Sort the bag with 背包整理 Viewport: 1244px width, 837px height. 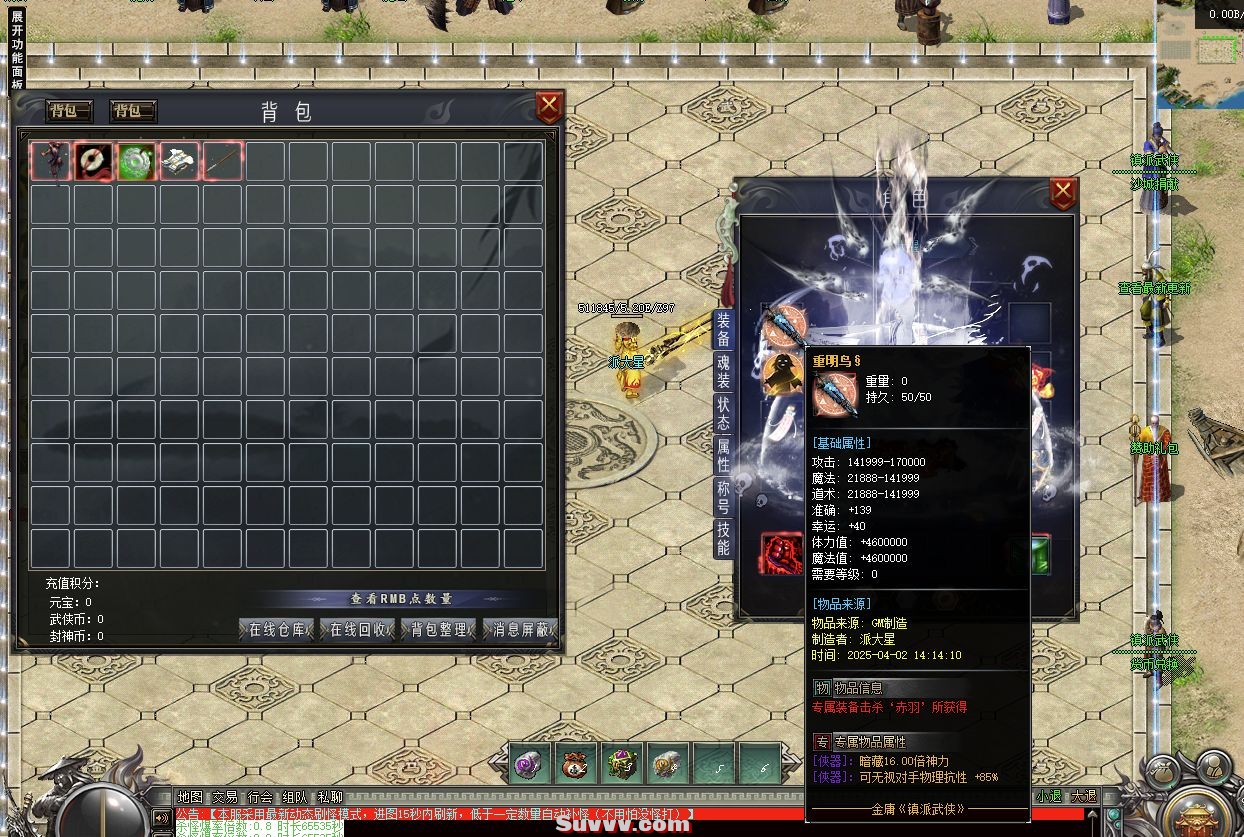coord(439,630)
